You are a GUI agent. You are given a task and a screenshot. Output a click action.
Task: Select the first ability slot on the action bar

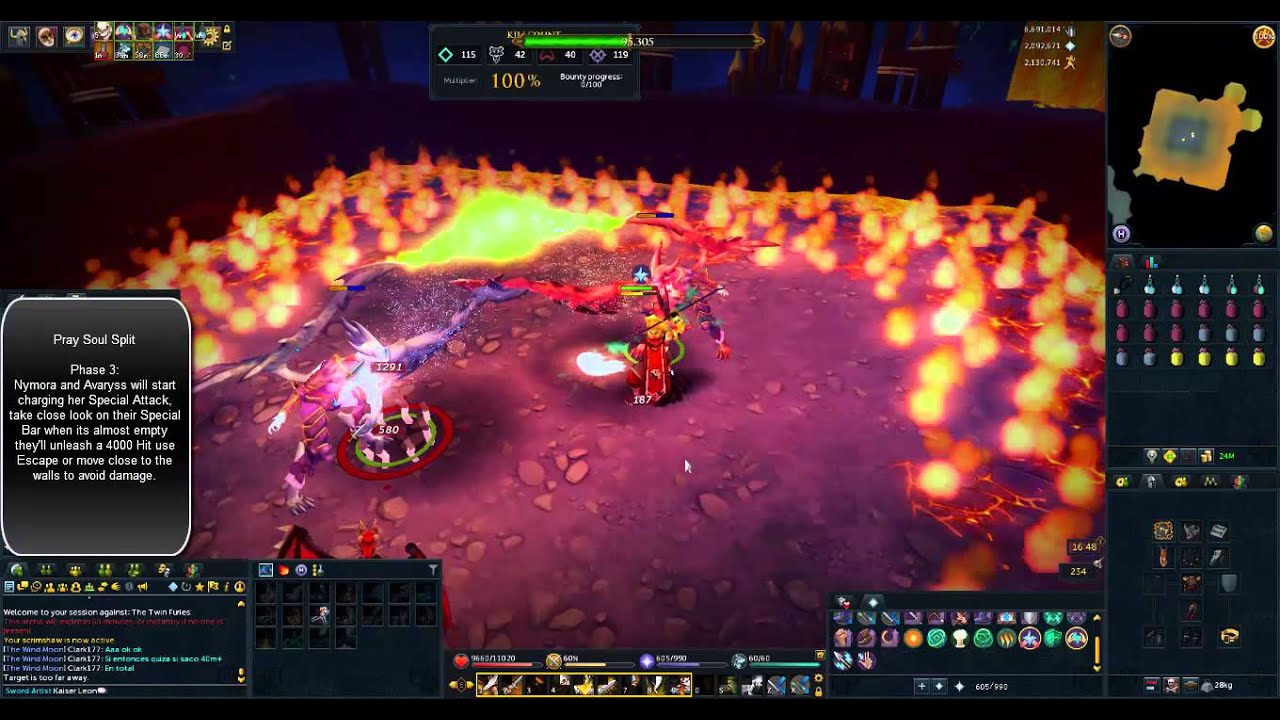(489, 685)
